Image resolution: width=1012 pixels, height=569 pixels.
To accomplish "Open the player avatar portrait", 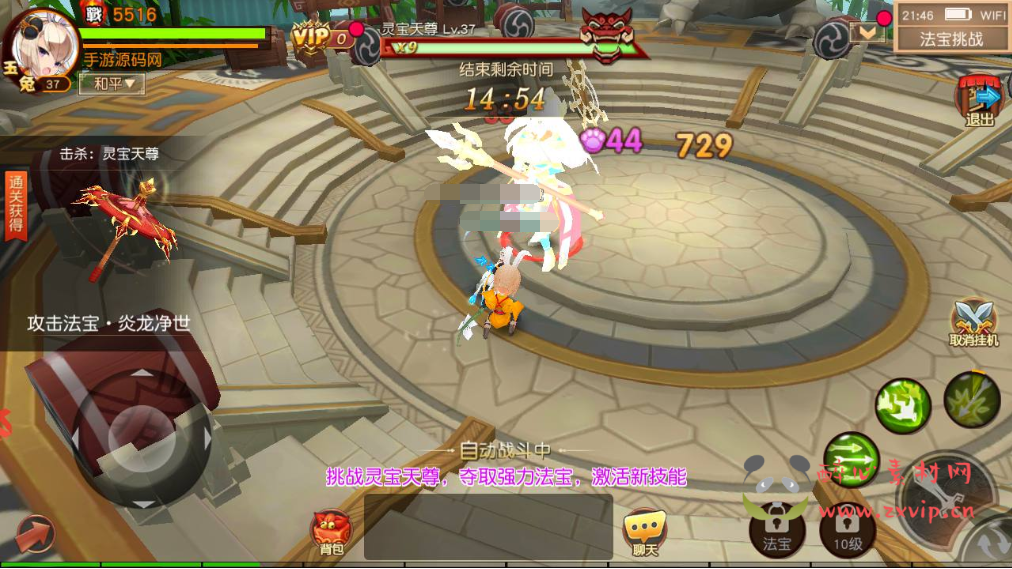I will pos(40,47).
